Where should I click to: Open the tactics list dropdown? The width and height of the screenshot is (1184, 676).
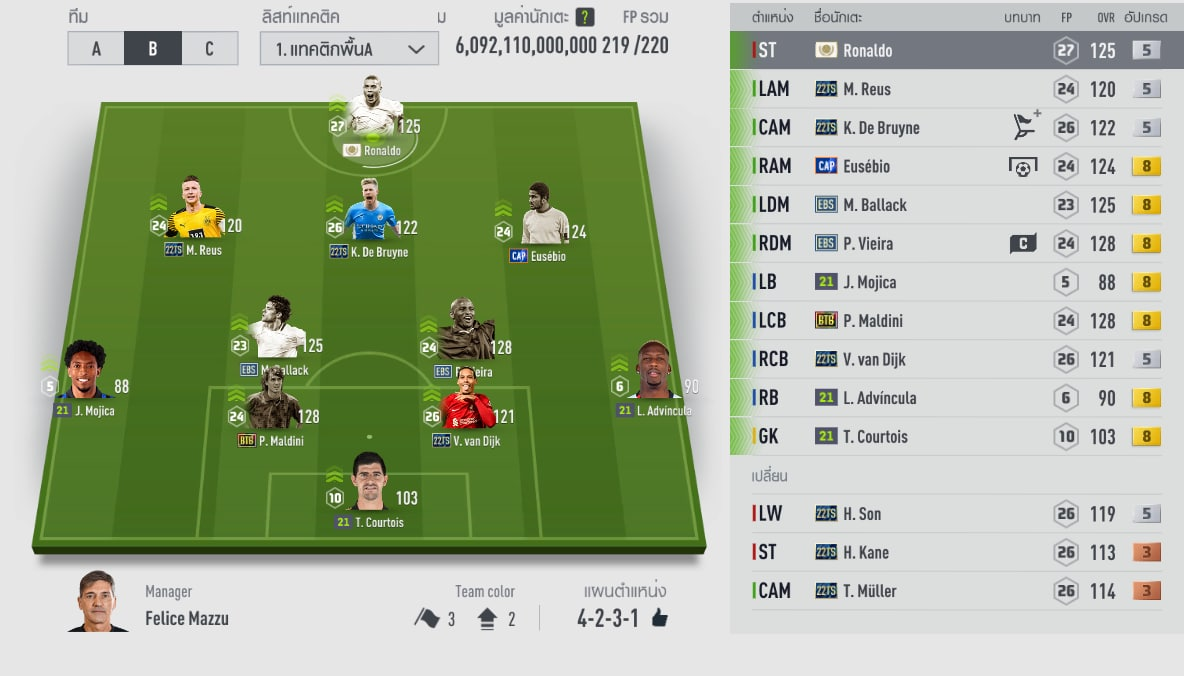349,49
